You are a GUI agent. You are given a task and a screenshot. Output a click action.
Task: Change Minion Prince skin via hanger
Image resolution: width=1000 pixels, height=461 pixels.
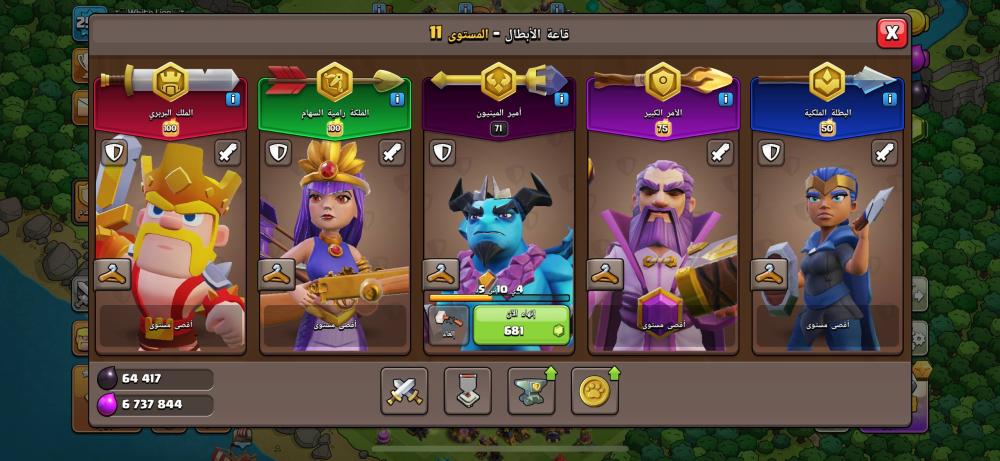point(441,274)
